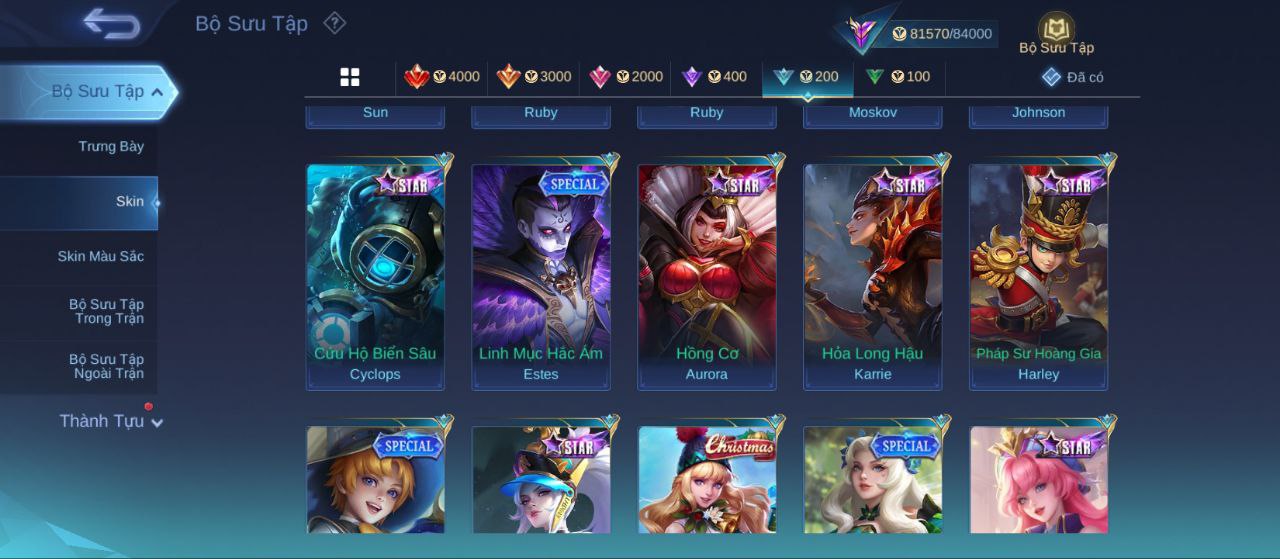Choose the 400-point tier tab
This screenshot has width=1280, height=559.
714,77
